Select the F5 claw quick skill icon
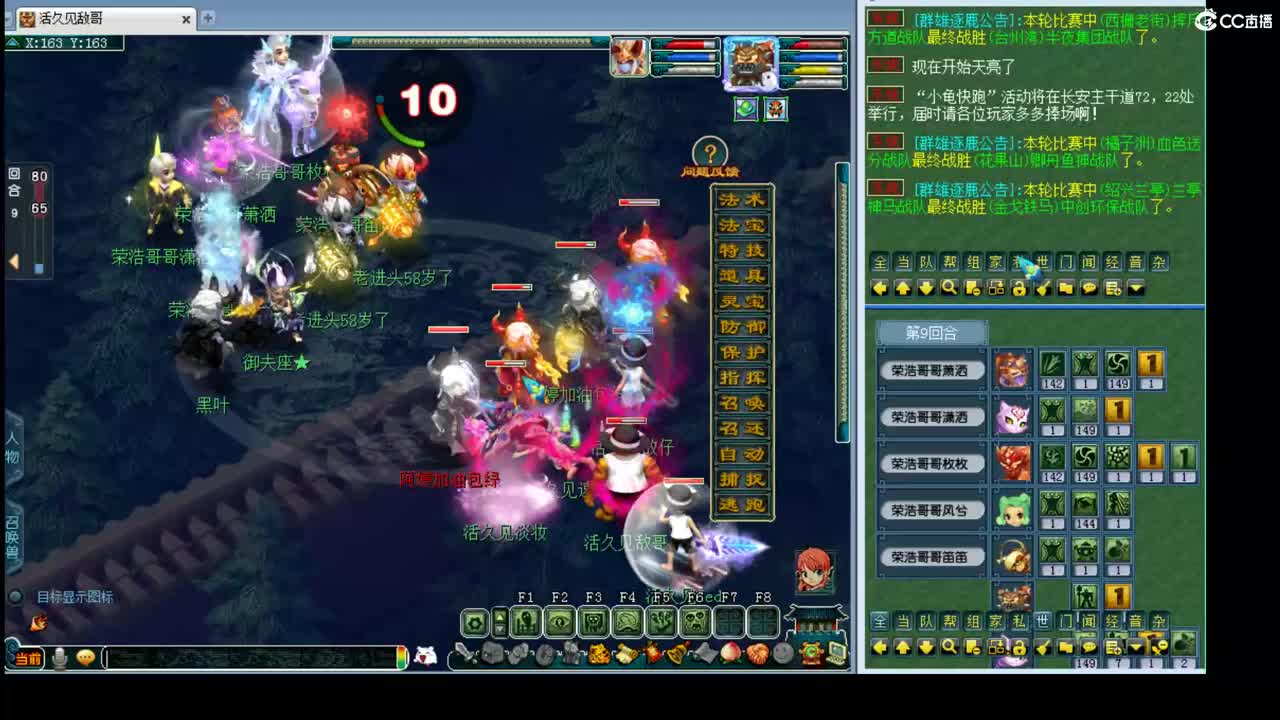Viewport: 1280px width, 720px height. coord(658,620)
